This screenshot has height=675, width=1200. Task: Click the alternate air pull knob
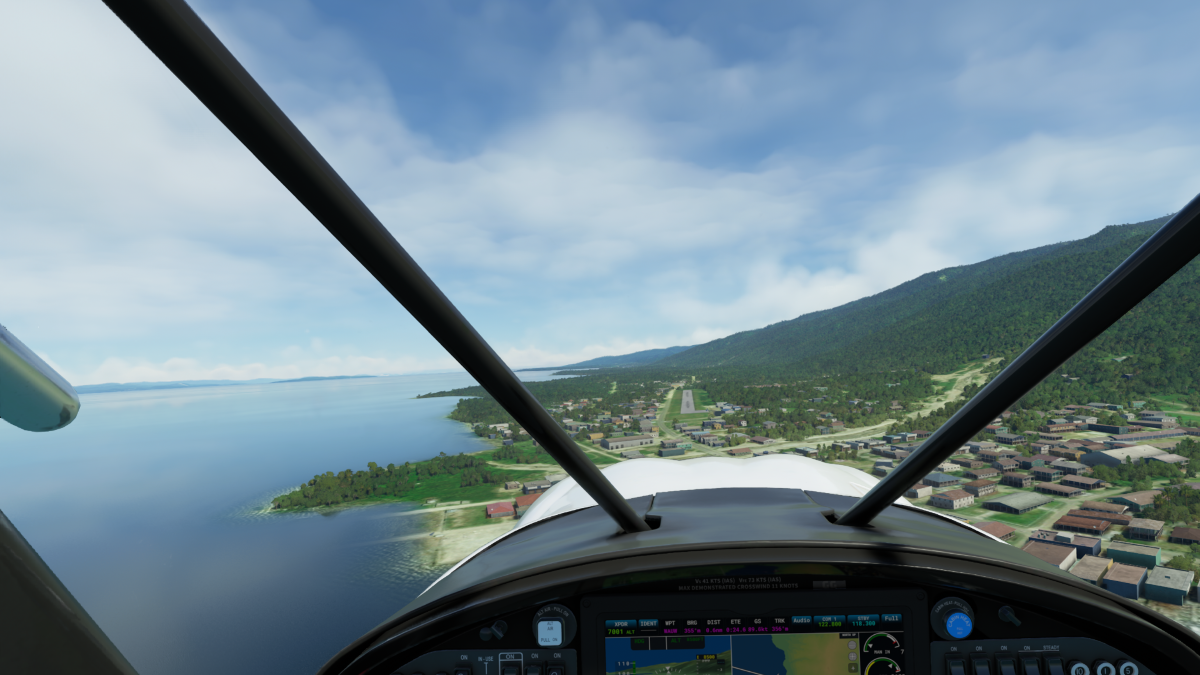click(x=549, y=630)
